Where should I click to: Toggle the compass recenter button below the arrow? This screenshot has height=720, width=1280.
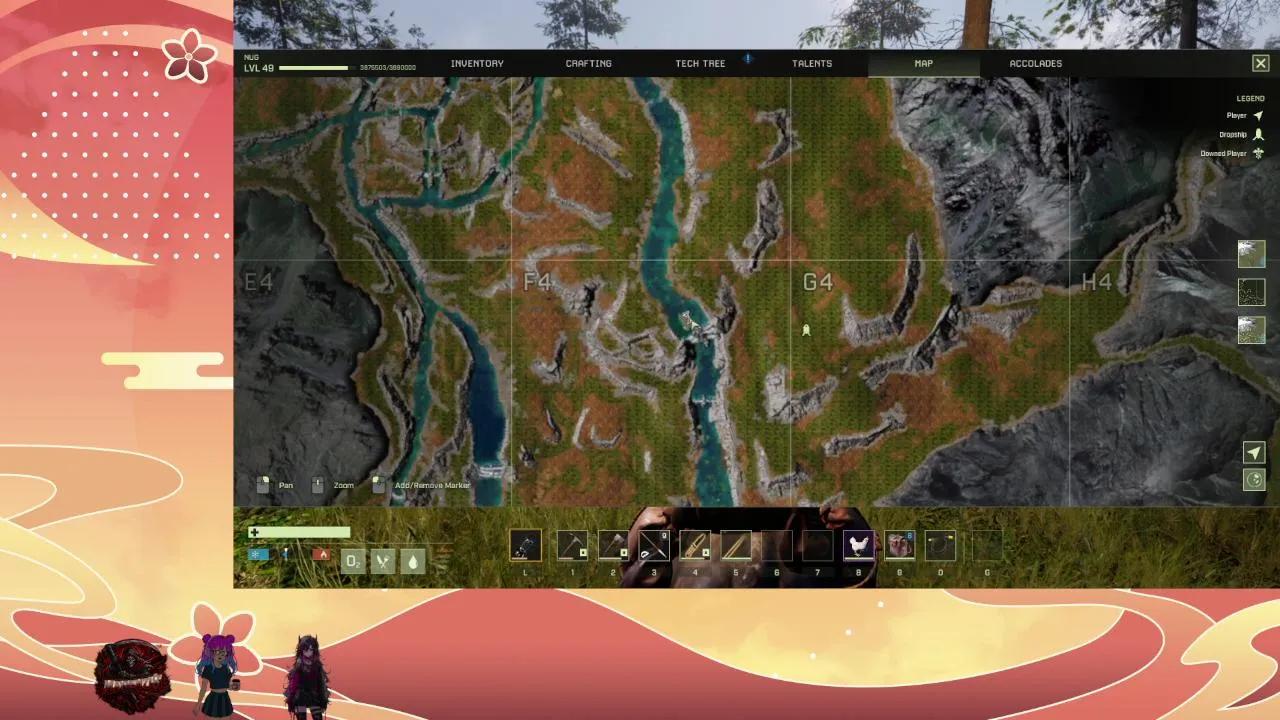[x=1254, y=480]
